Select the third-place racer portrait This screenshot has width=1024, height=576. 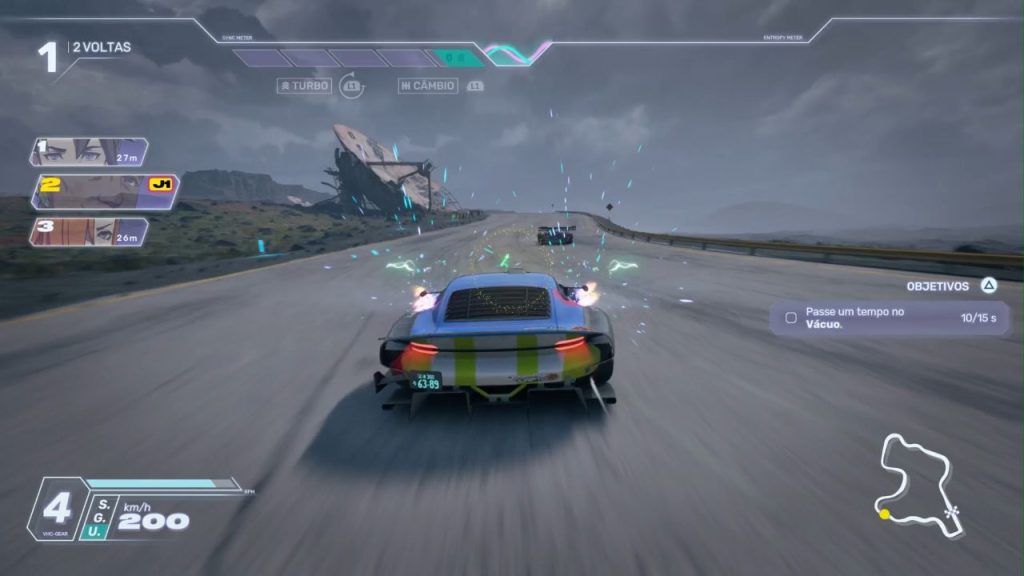point(88,232)
